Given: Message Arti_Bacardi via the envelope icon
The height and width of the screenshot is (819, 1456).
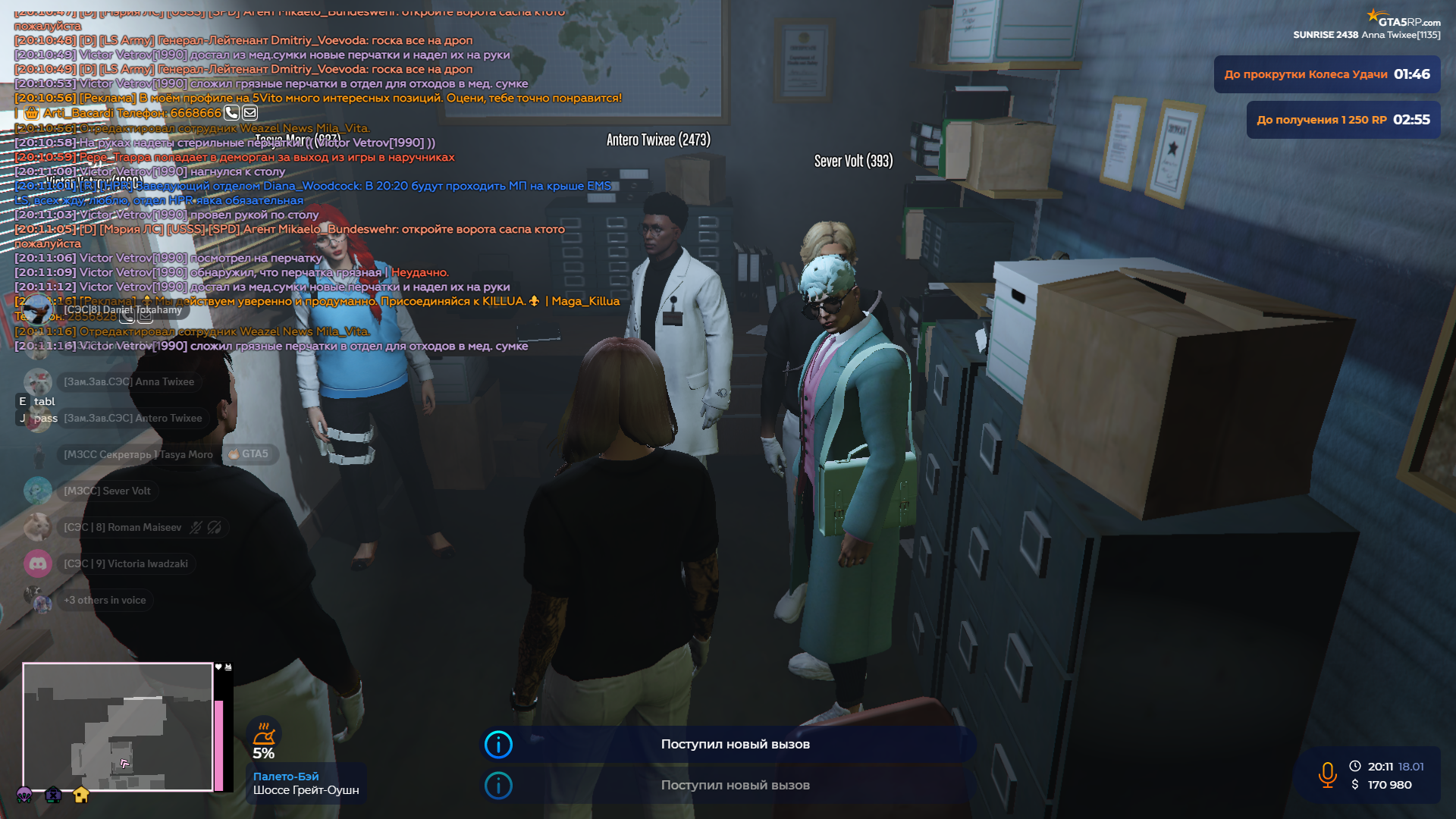Looking at the screenshot, I should coord(249,113).
